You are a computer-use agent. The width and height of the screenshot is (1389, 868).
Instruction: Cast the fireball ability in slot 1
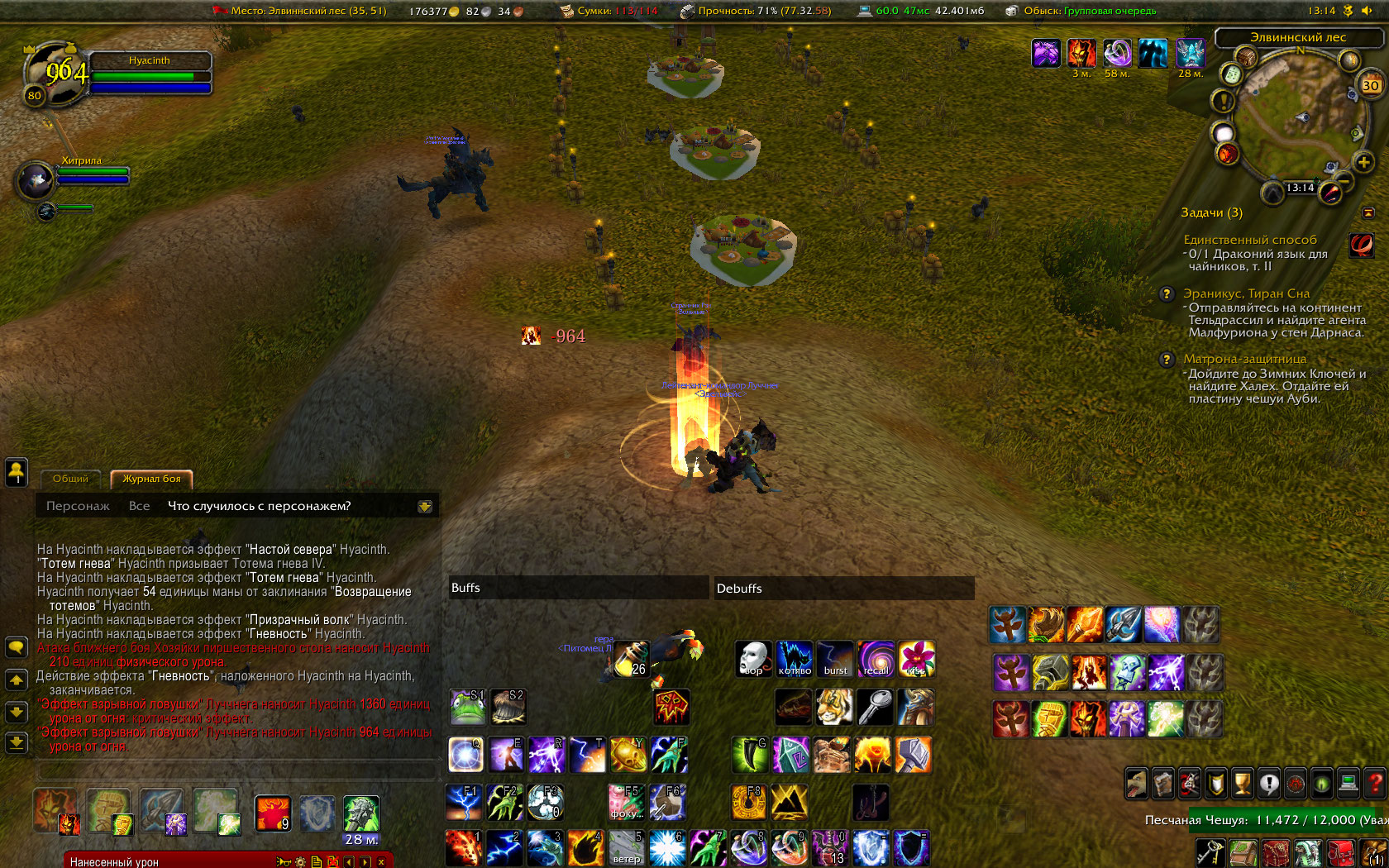coord(464,848)
